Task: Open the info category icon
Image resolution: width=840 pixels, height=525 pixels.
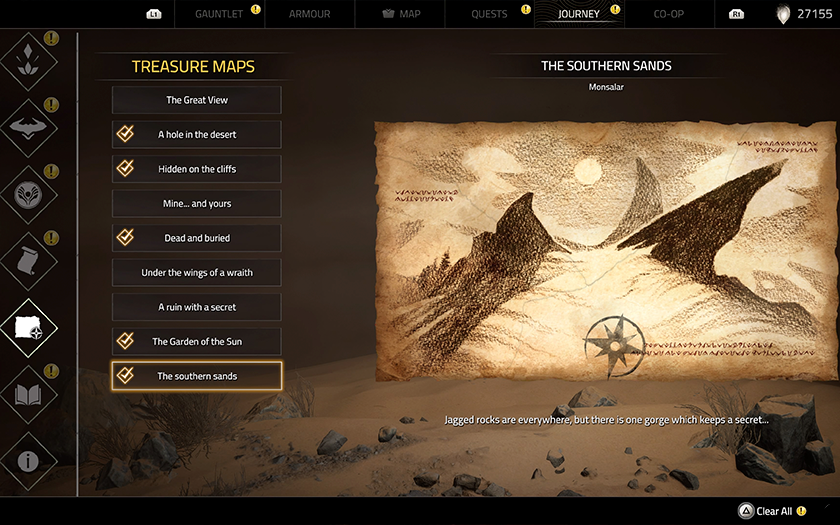Action: point(28,461)
